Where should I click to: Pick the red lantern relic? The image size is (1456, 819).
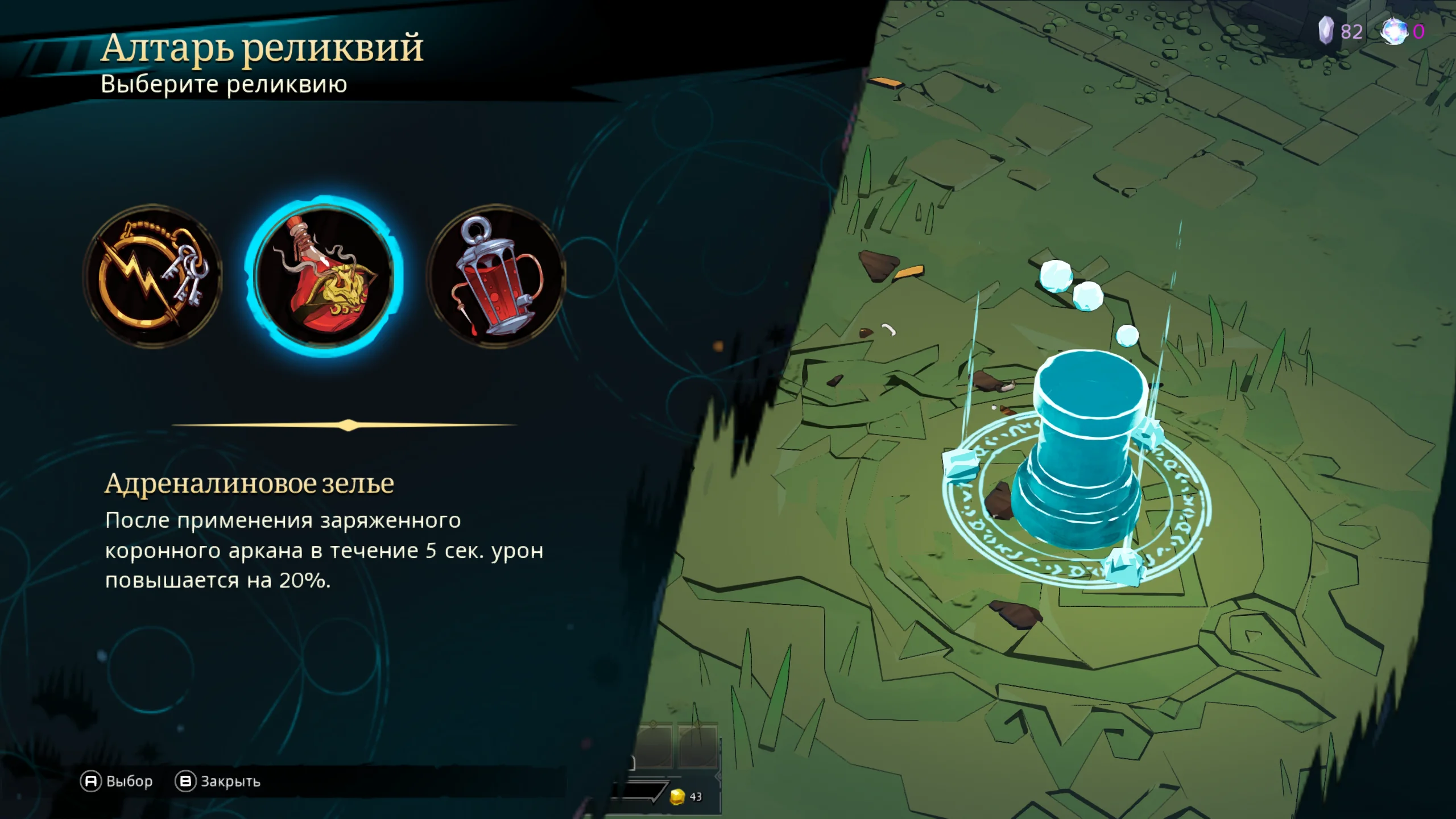(496, 276)
